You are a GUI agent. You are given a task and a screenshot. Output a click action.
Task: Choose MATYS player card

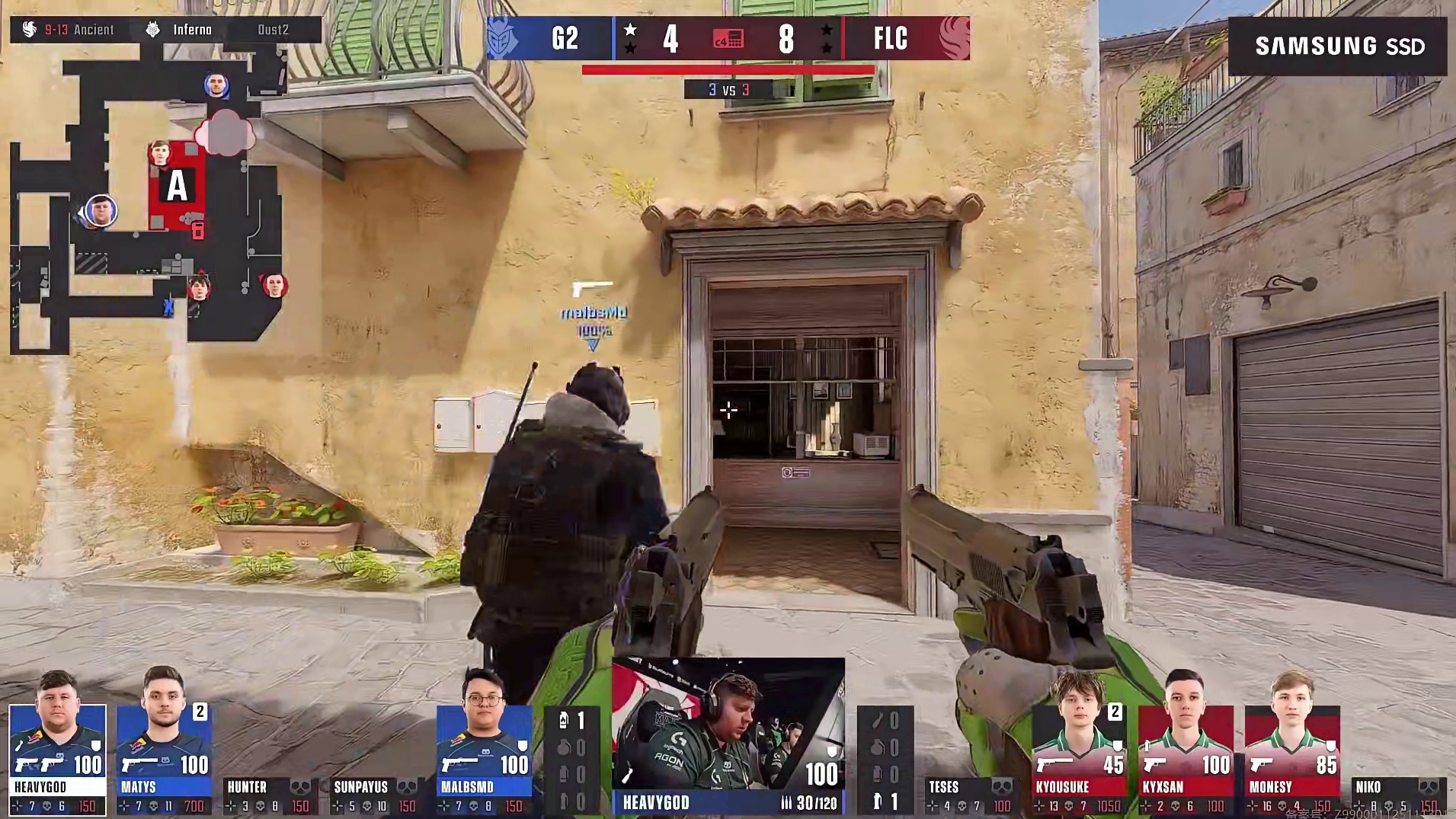click(x=164, y=758)
